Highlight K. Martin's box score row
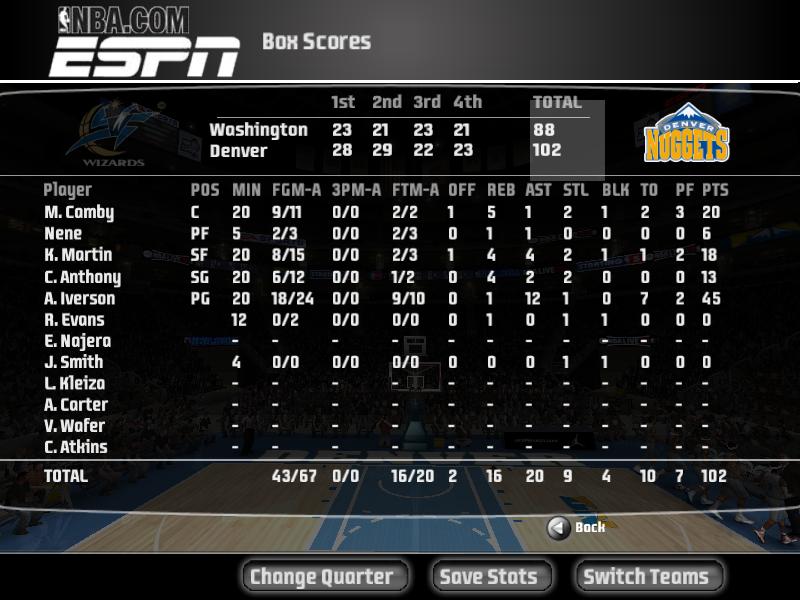The image size is (800, 600). [x=78, y=256]
